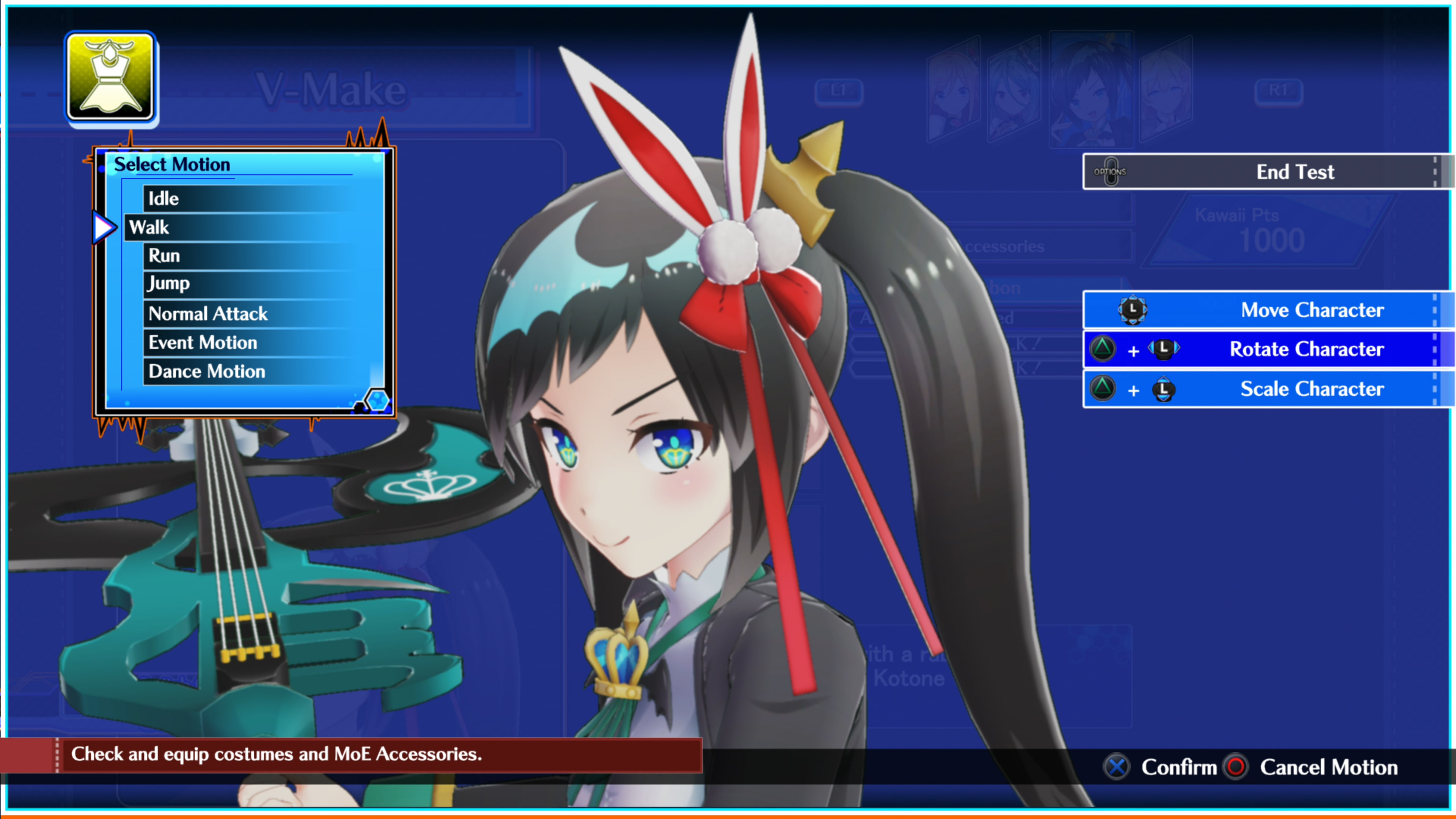Click the arrow cursor beside Walk
This screenshot has width=1456, height=819.
(x=103, y=227)
